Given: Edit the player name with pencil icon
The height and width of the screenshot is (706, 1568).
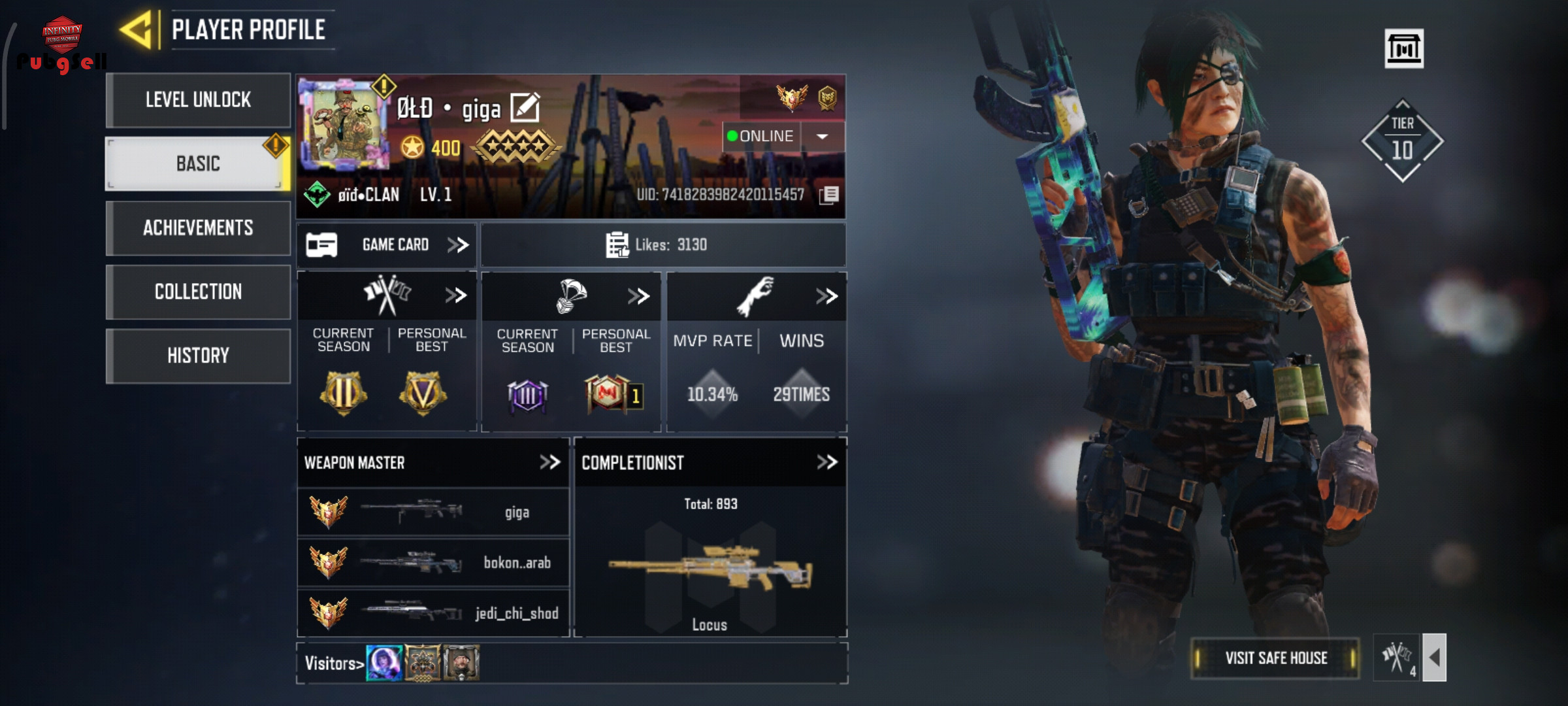Looking at the screenshot, I should (x=525, y=108).
